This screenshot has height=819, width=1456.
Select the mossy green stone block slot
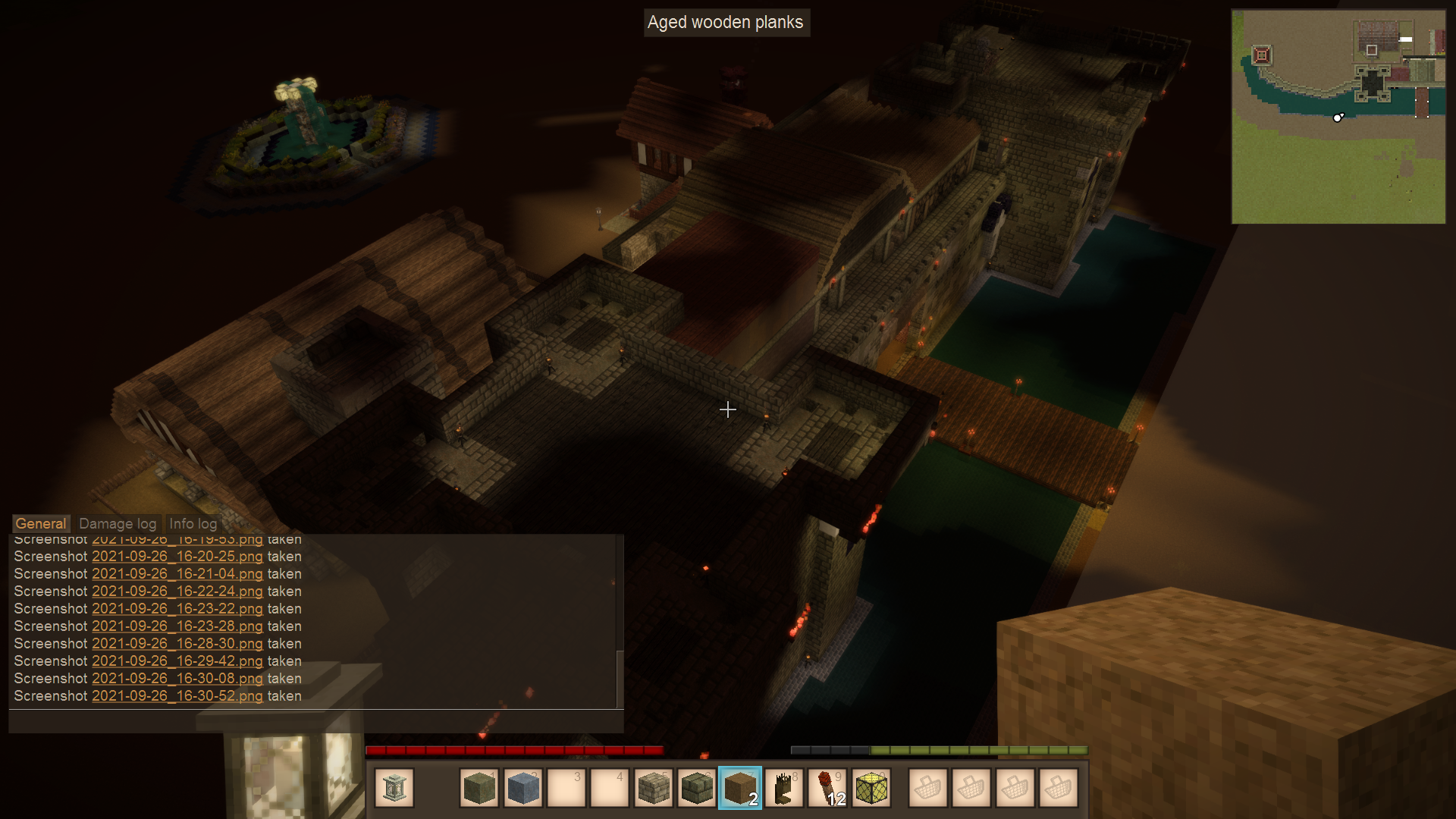coord(479,789)
